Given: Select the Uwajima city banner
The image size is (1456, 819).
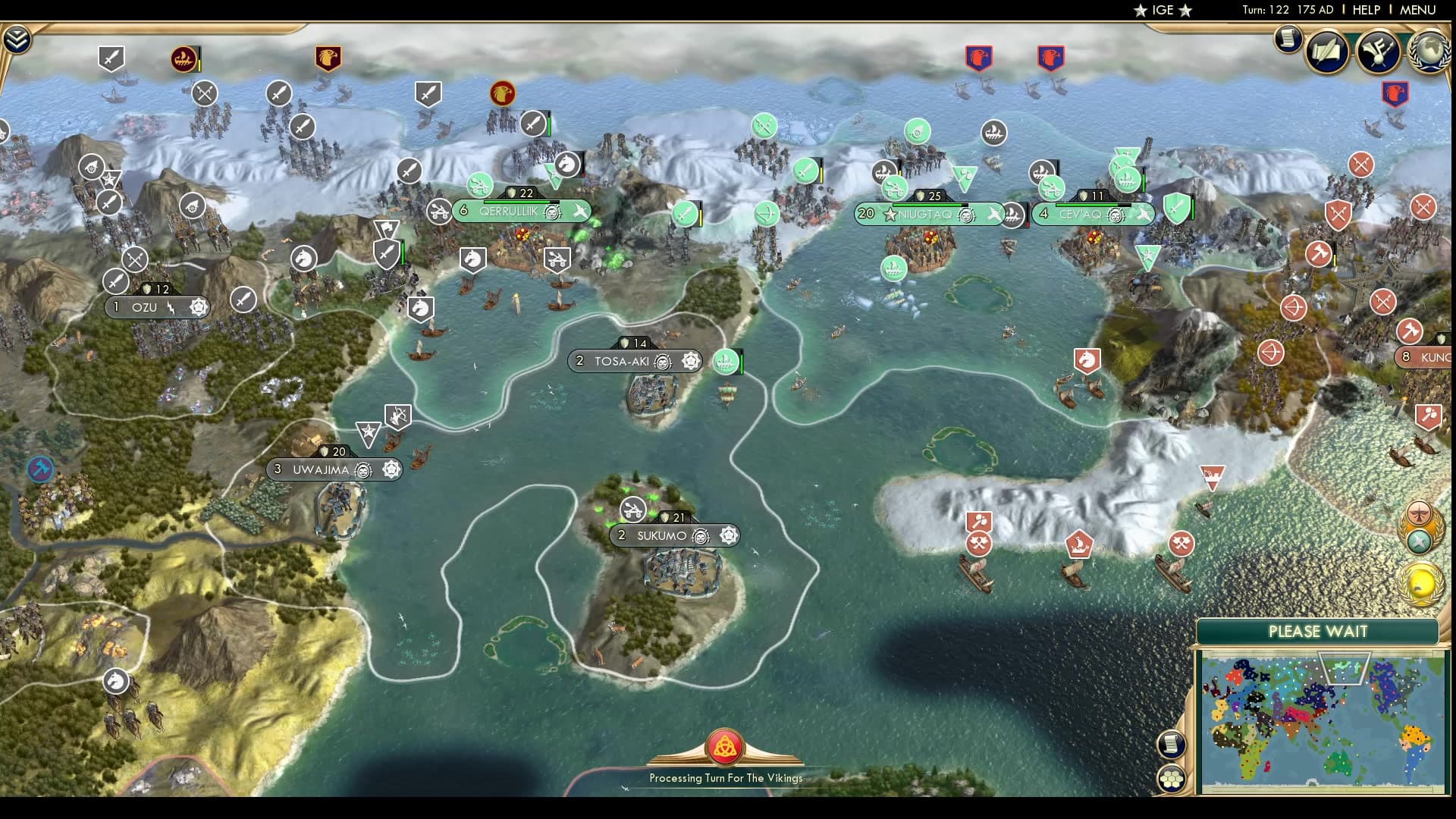Looking at the screenshot, I should tap(326, 469).
